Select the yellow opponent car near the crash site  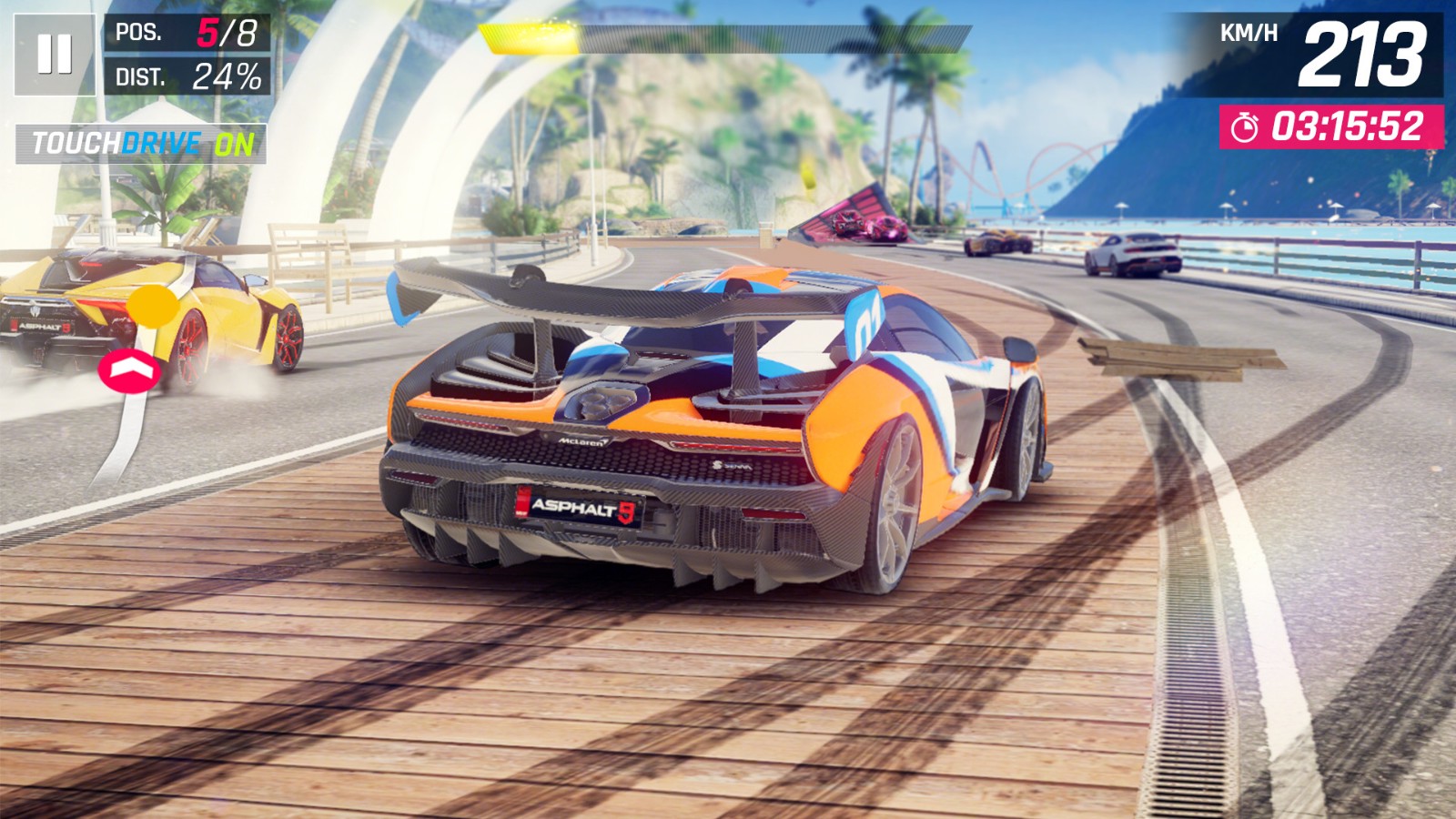(x=995, y=242)
